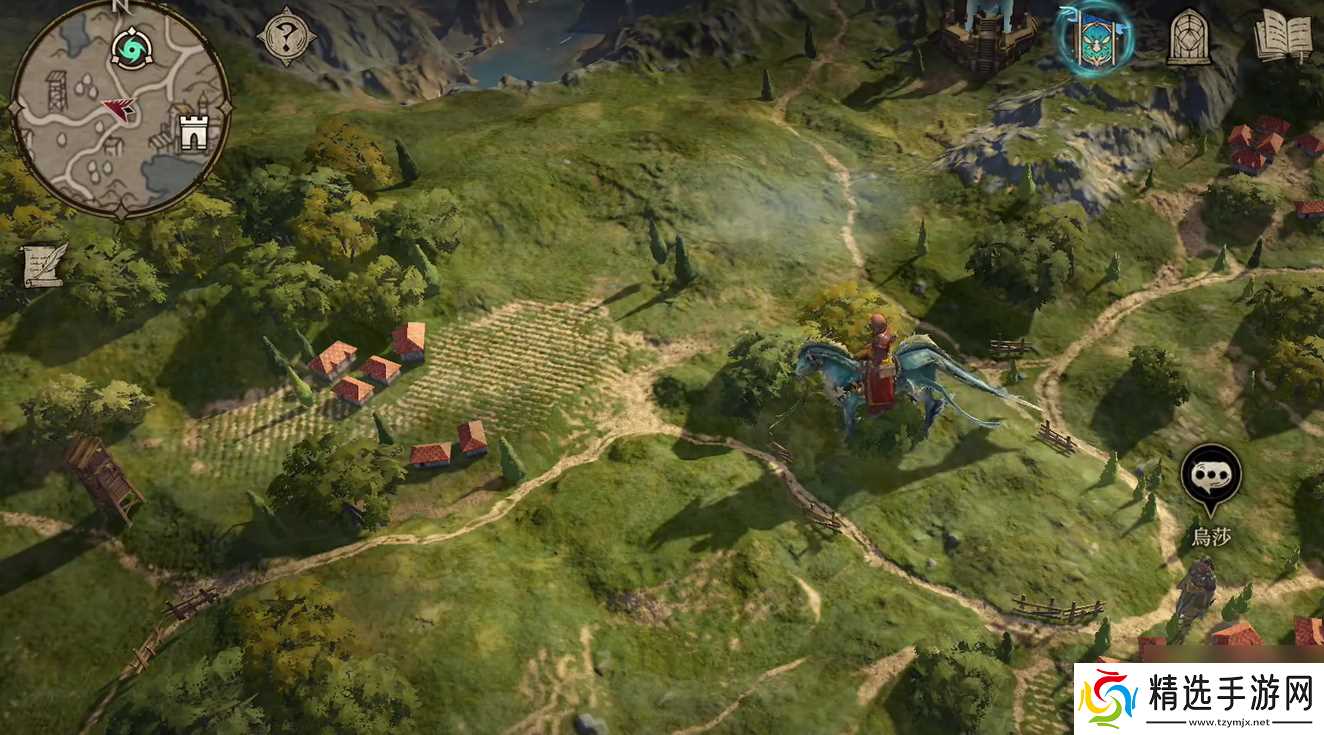
Task: Open the circular minimap
Action: click(120, 108)
